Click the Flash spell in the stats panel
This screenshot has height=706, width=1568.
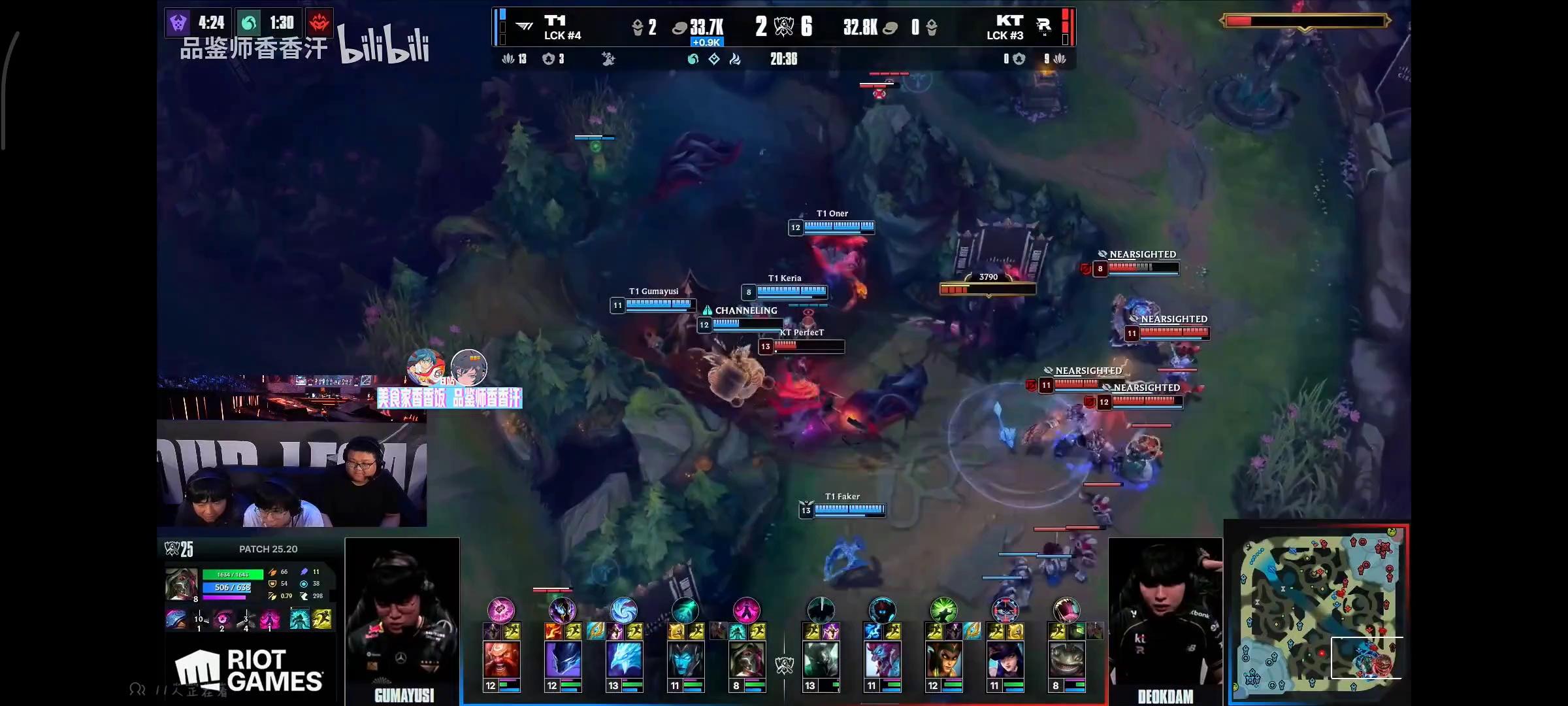tap(322, 619)
